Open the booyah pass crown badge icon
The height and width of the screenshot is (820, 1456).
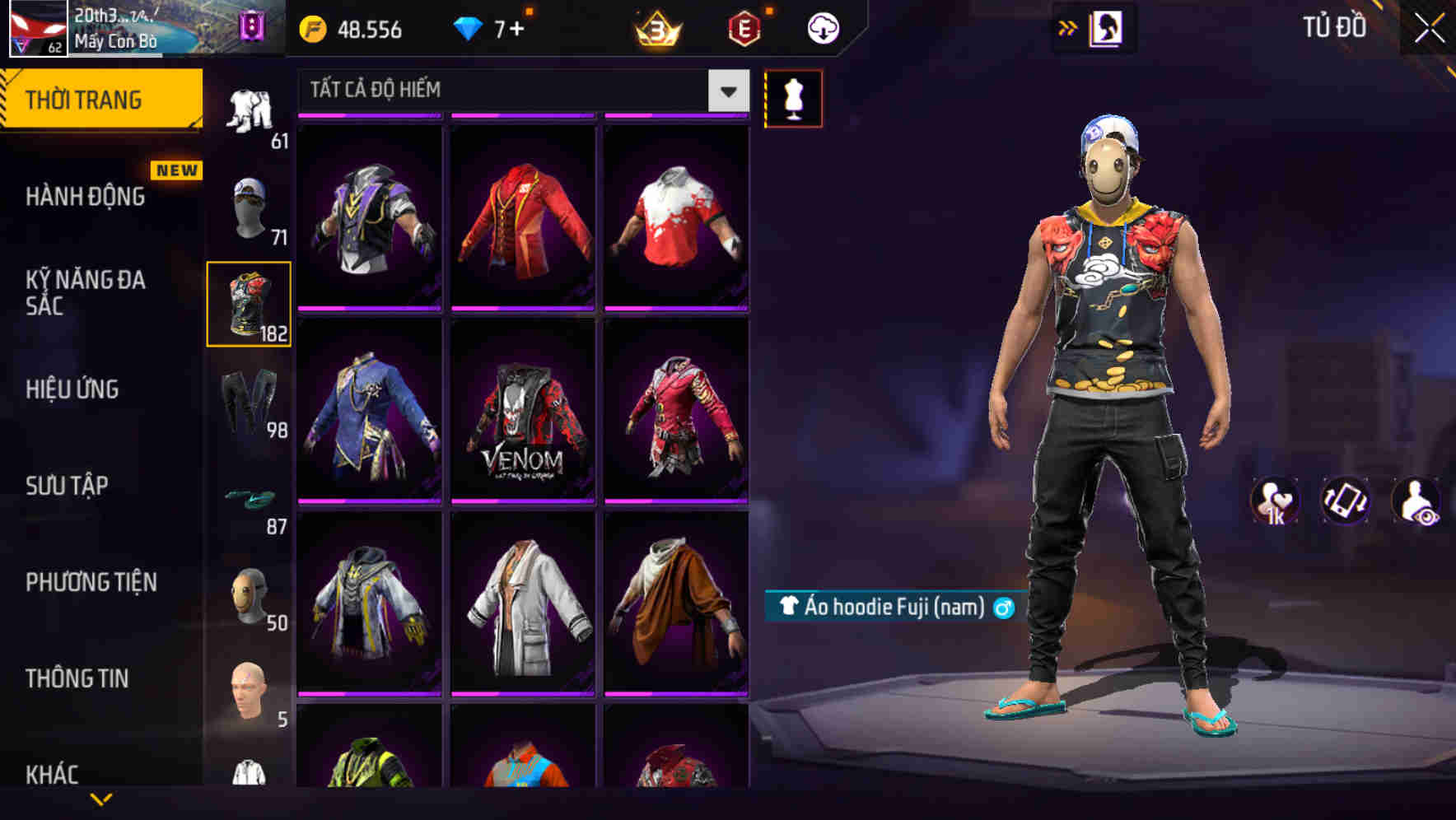pyautogui.click(x=655, y=27)
